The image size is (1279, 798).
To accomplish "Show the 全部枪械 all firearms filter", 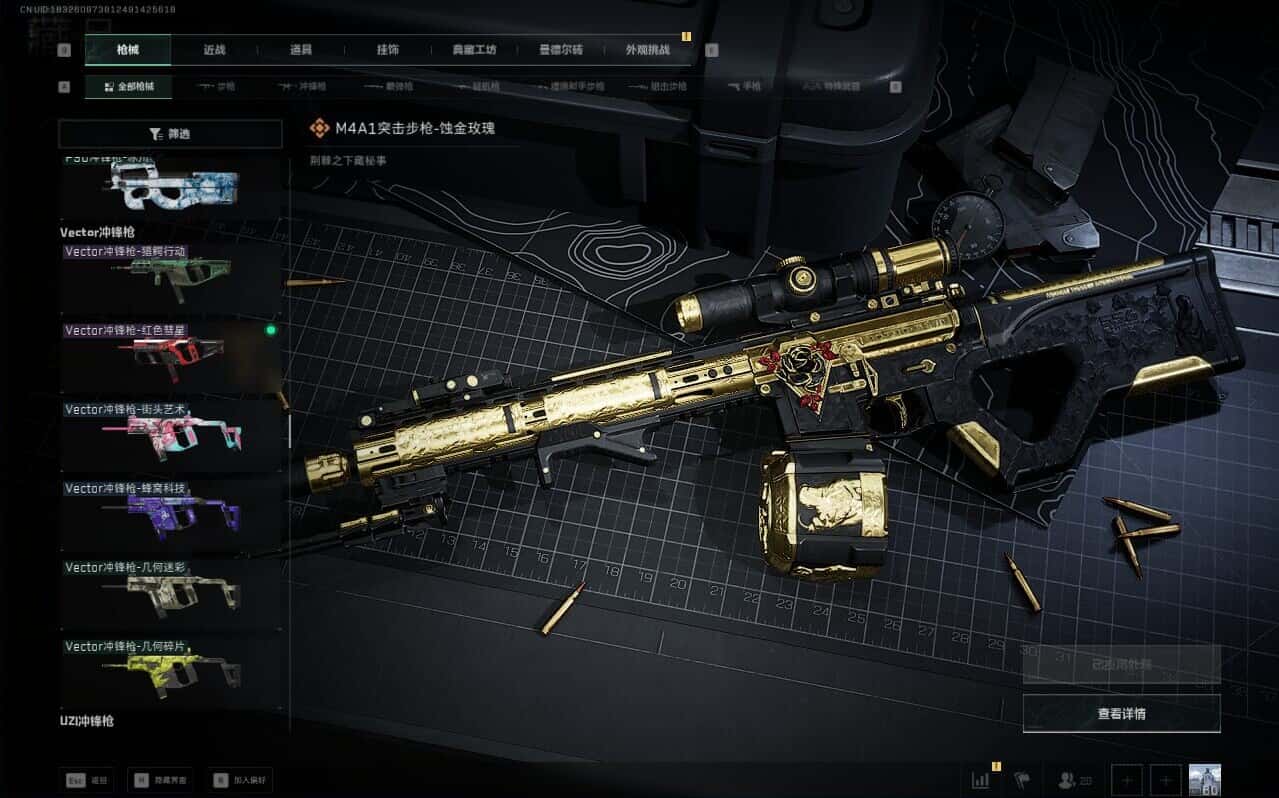I will 128,87.
